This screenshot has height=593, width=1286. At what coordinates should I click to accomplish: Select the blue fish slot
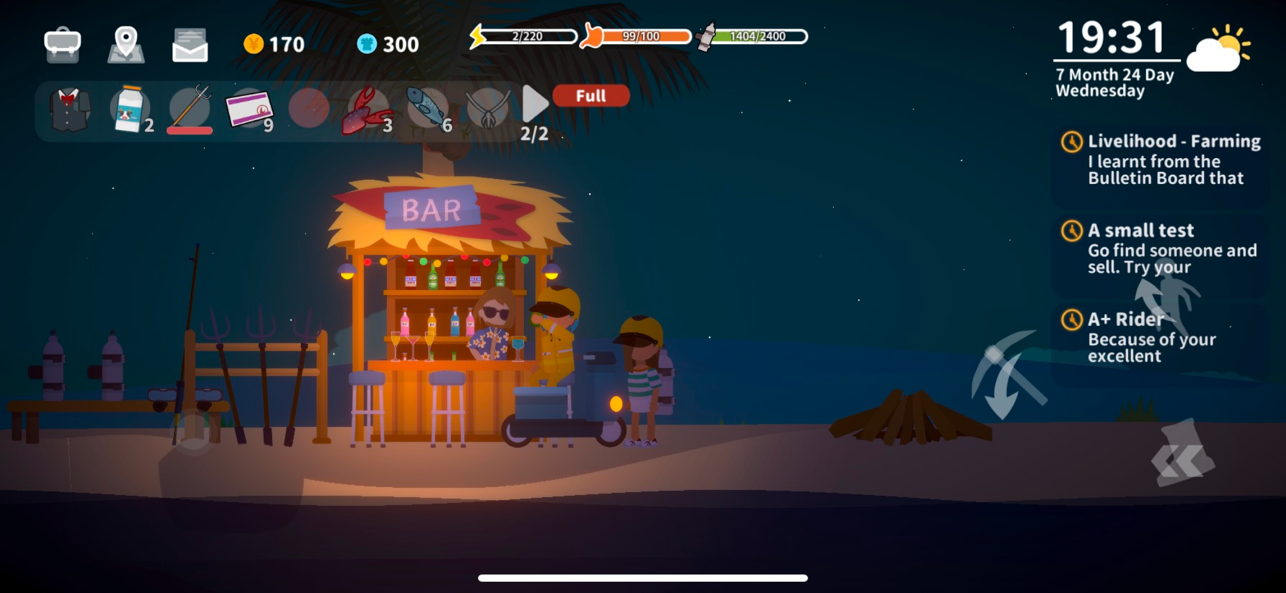[427, 108]
